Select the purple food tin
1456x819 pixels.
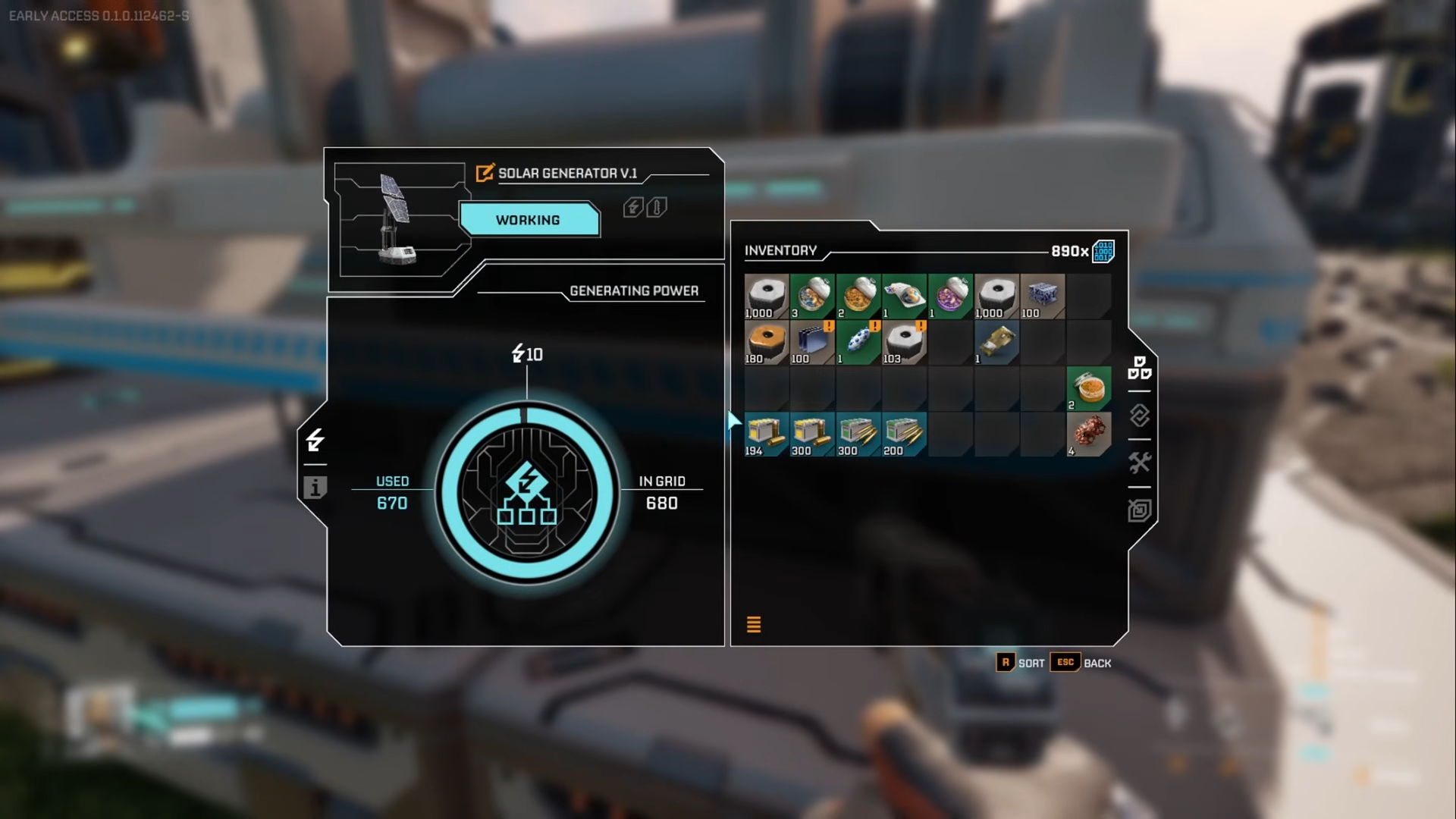950,296
